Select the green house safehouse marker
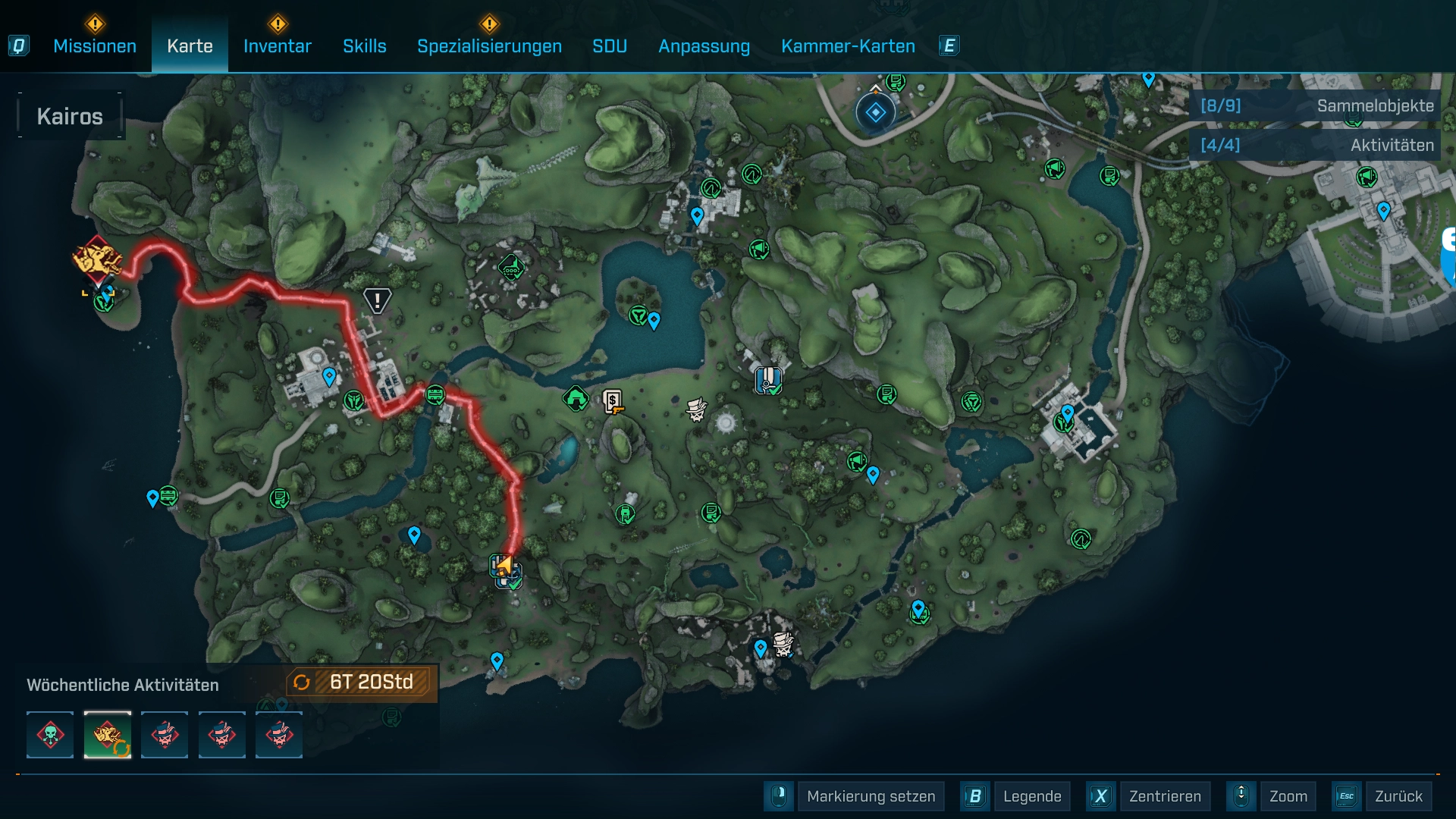 (x=576, y=397)
